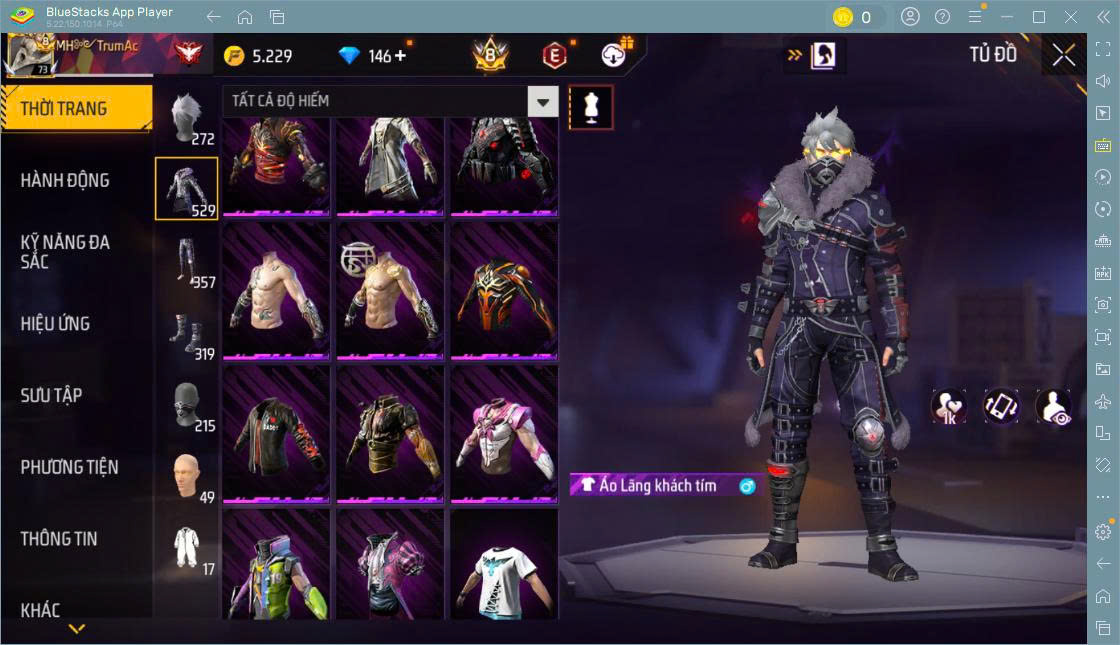
Task: Choose the face subcategory with 49 items
Action: tap(186, 478)
